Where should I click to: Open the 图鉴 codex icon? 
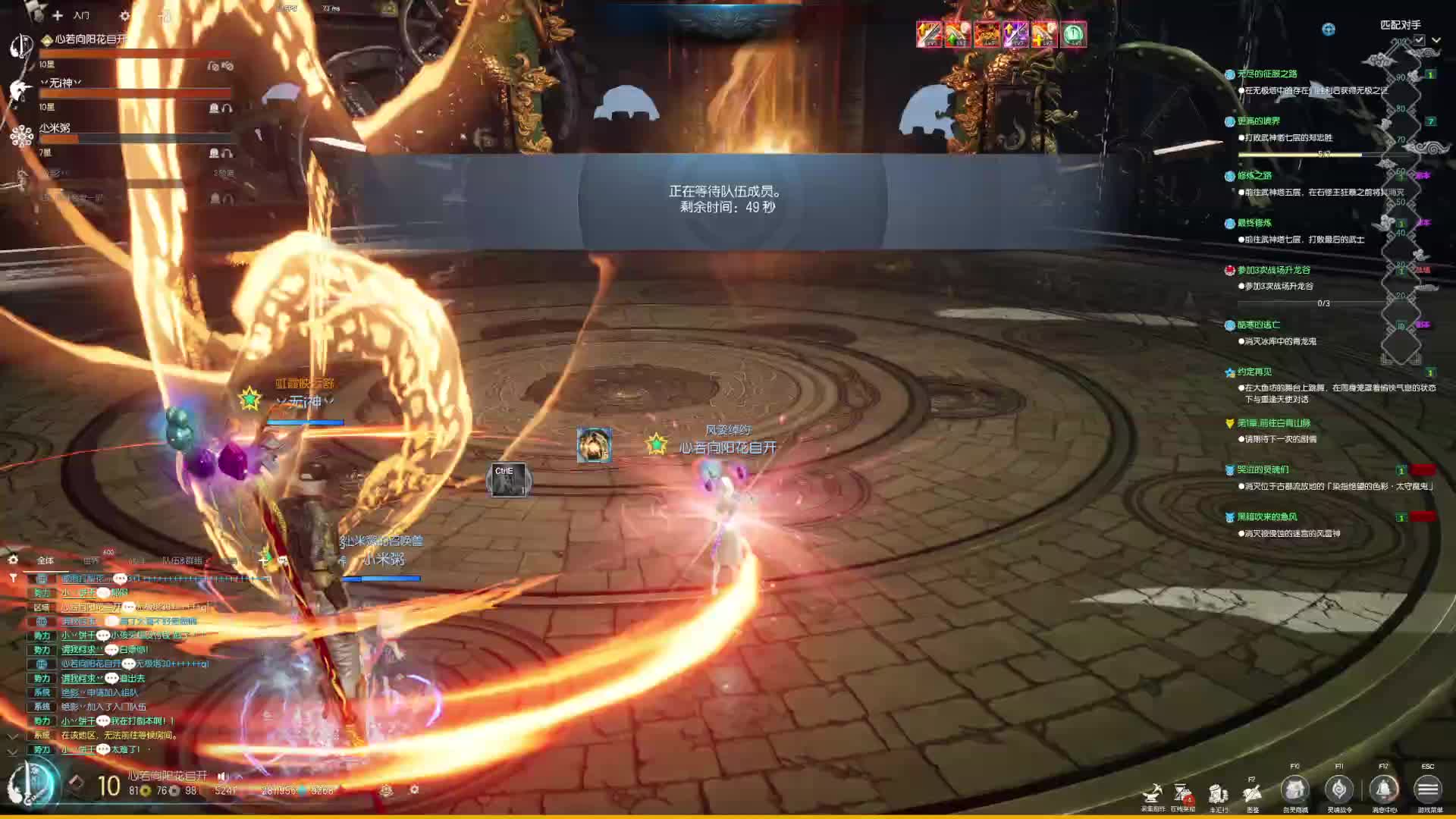click(1252, 793)
